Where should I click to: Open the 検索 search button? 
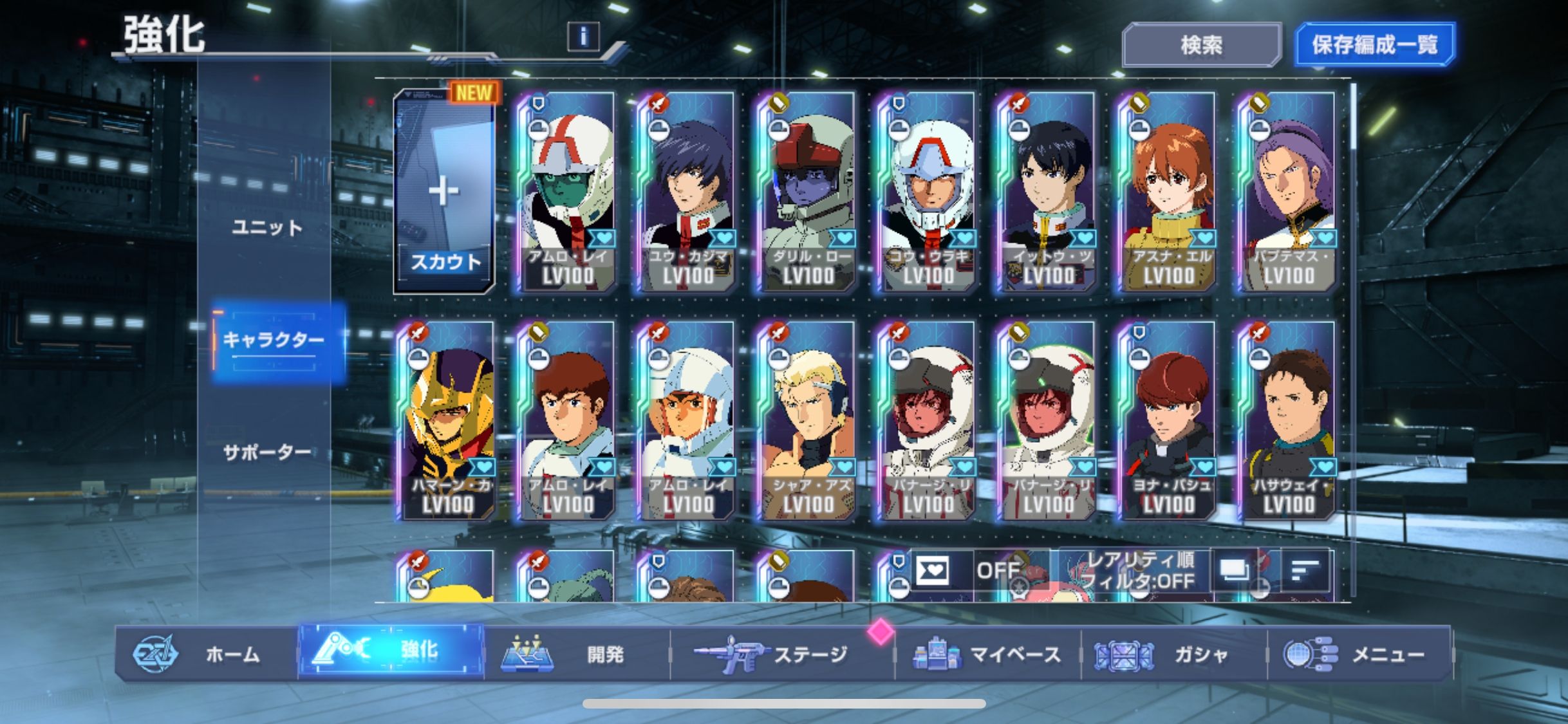tap(1201, 45)
